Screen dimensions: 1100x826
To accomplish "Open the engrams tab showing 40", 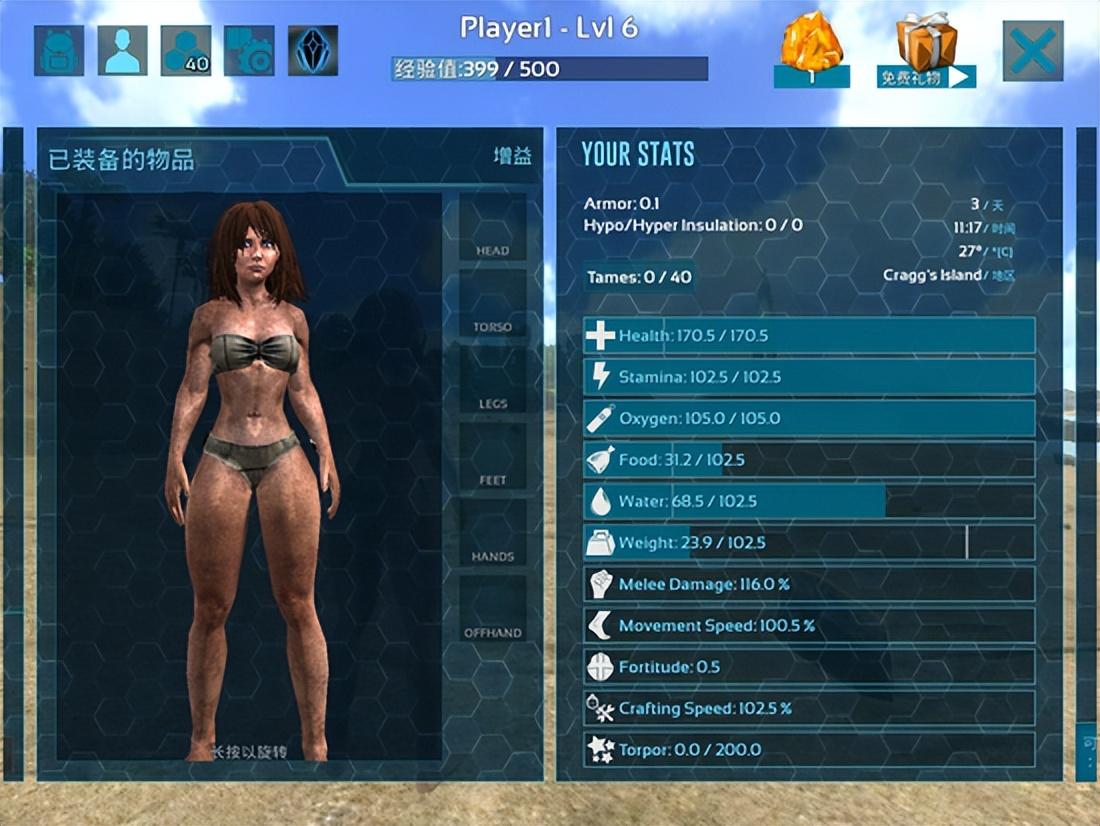I will 185,50.
